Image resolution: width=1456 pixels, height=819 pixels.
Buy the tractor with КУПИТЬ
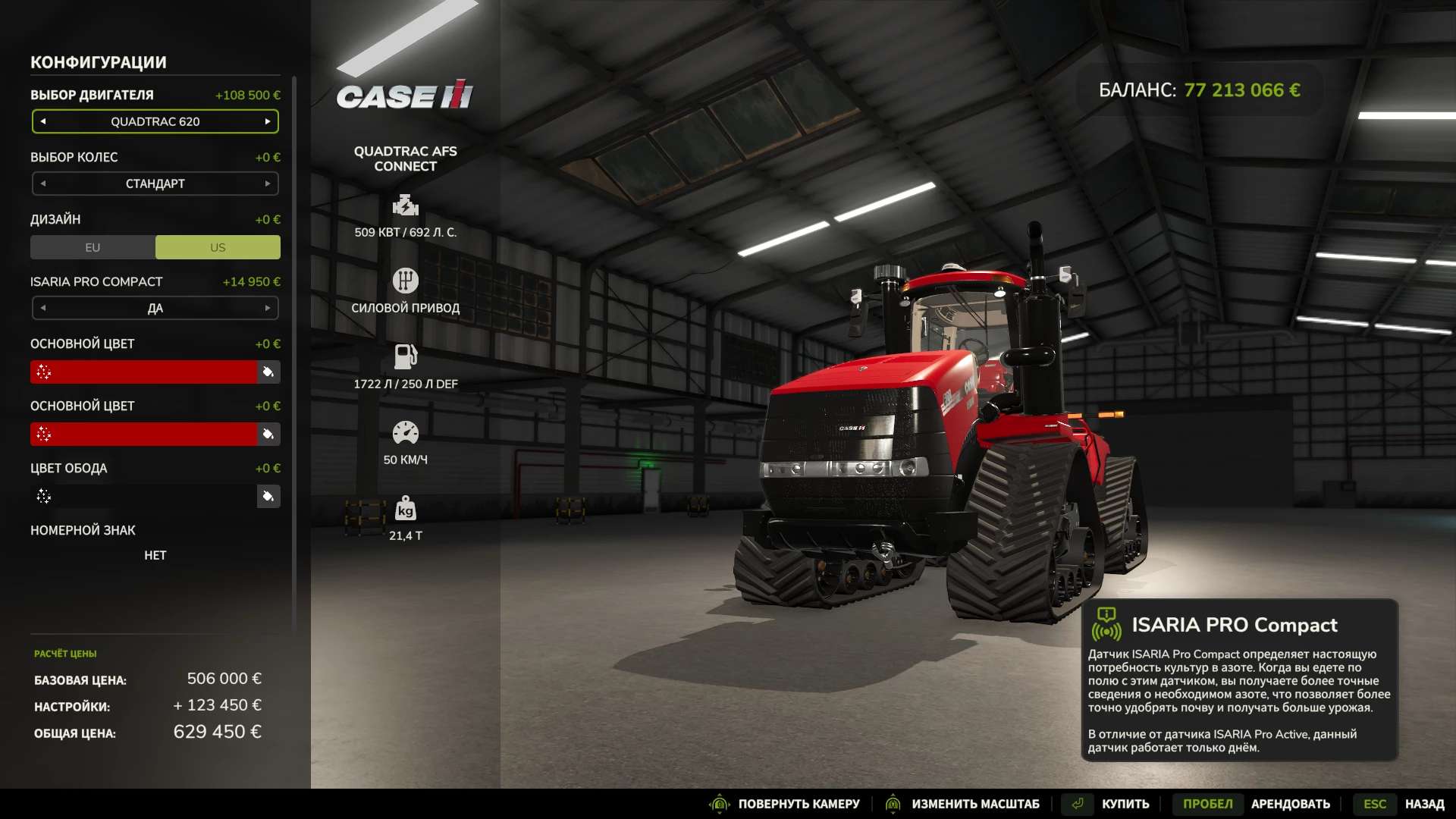tap(1125, 804)
